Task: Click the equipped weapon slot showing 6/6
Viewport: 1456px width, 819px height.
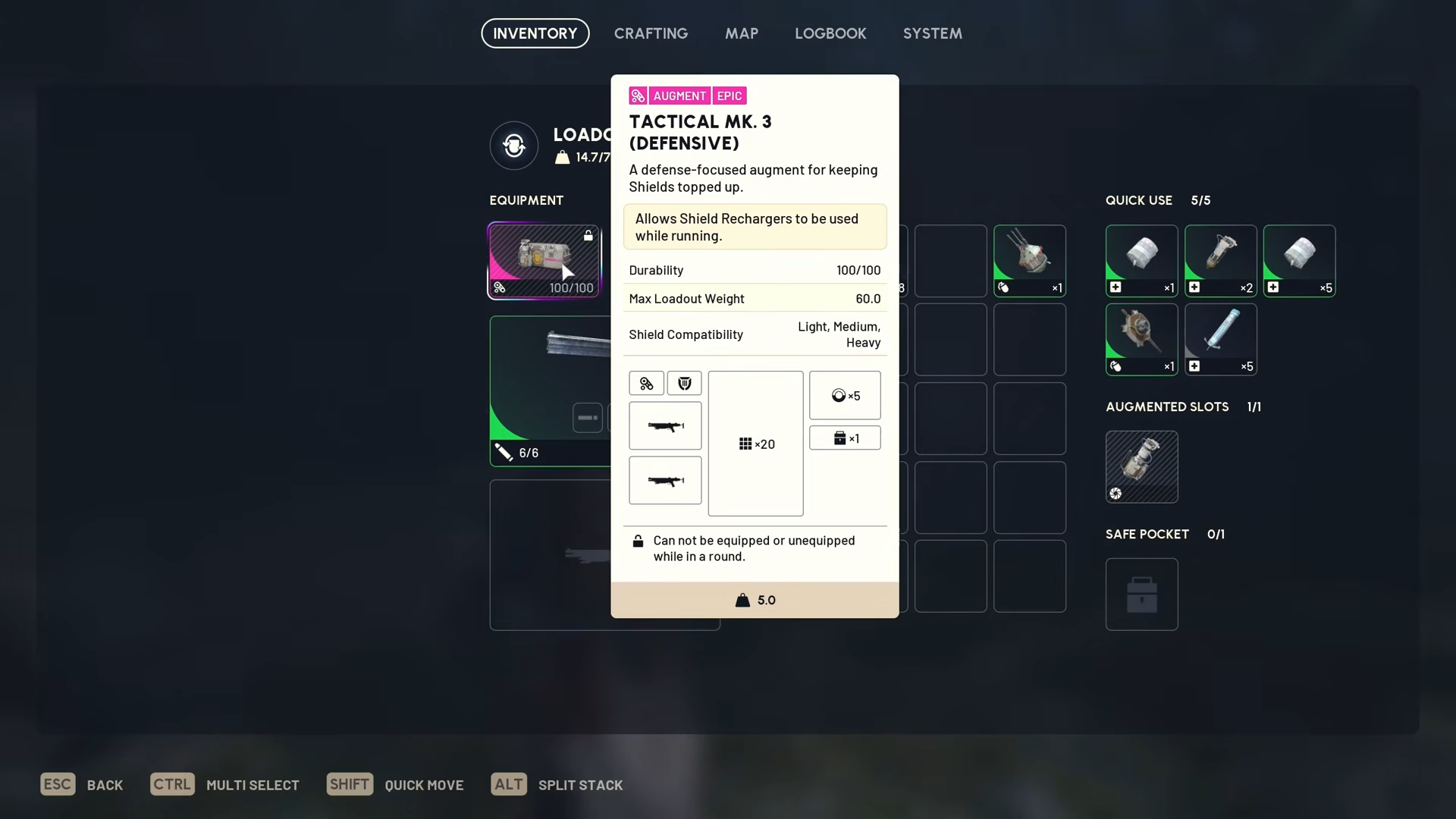Action: tap(550, 390)
